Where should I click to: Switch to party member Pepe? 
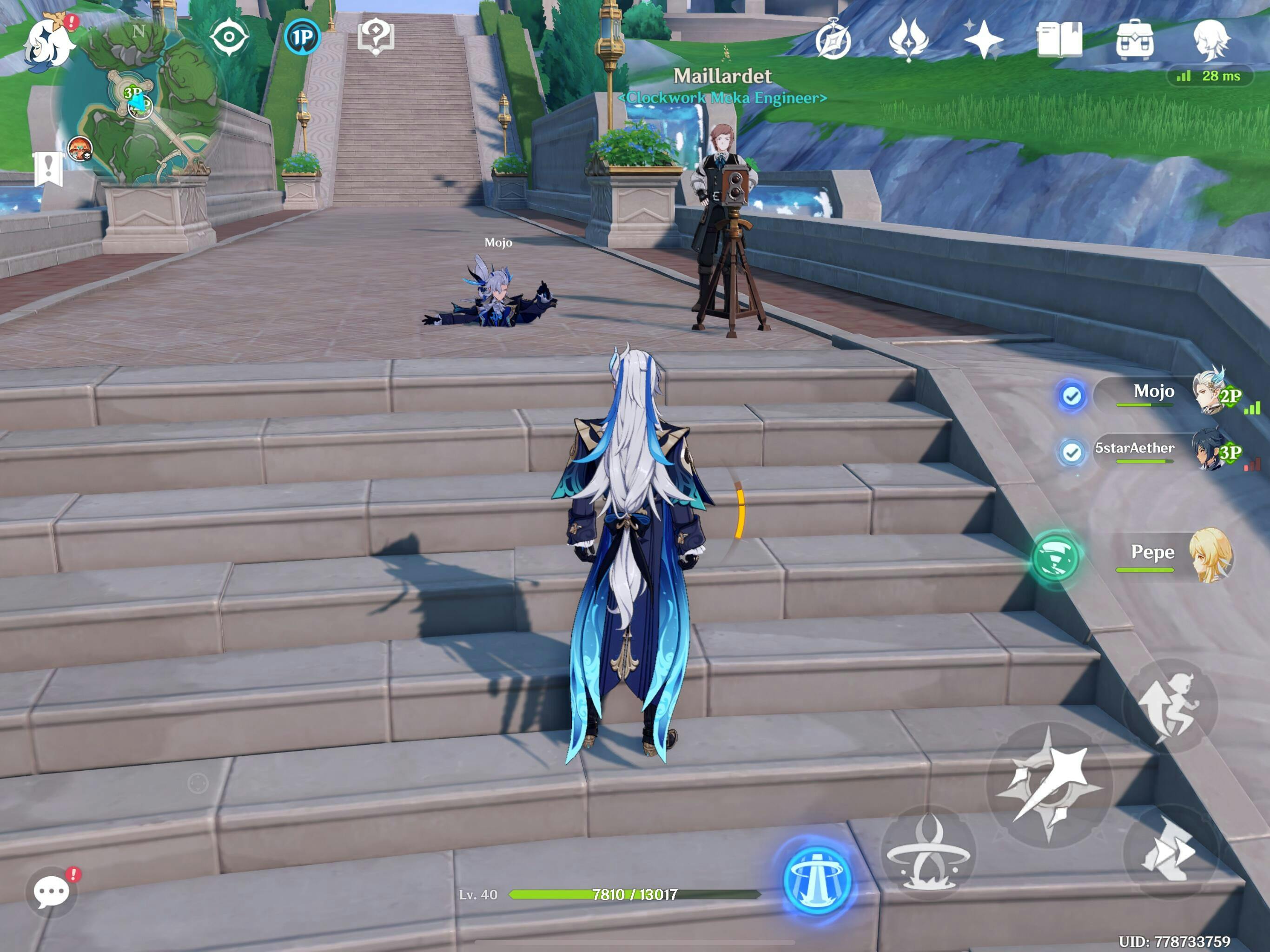(1171, 555)
